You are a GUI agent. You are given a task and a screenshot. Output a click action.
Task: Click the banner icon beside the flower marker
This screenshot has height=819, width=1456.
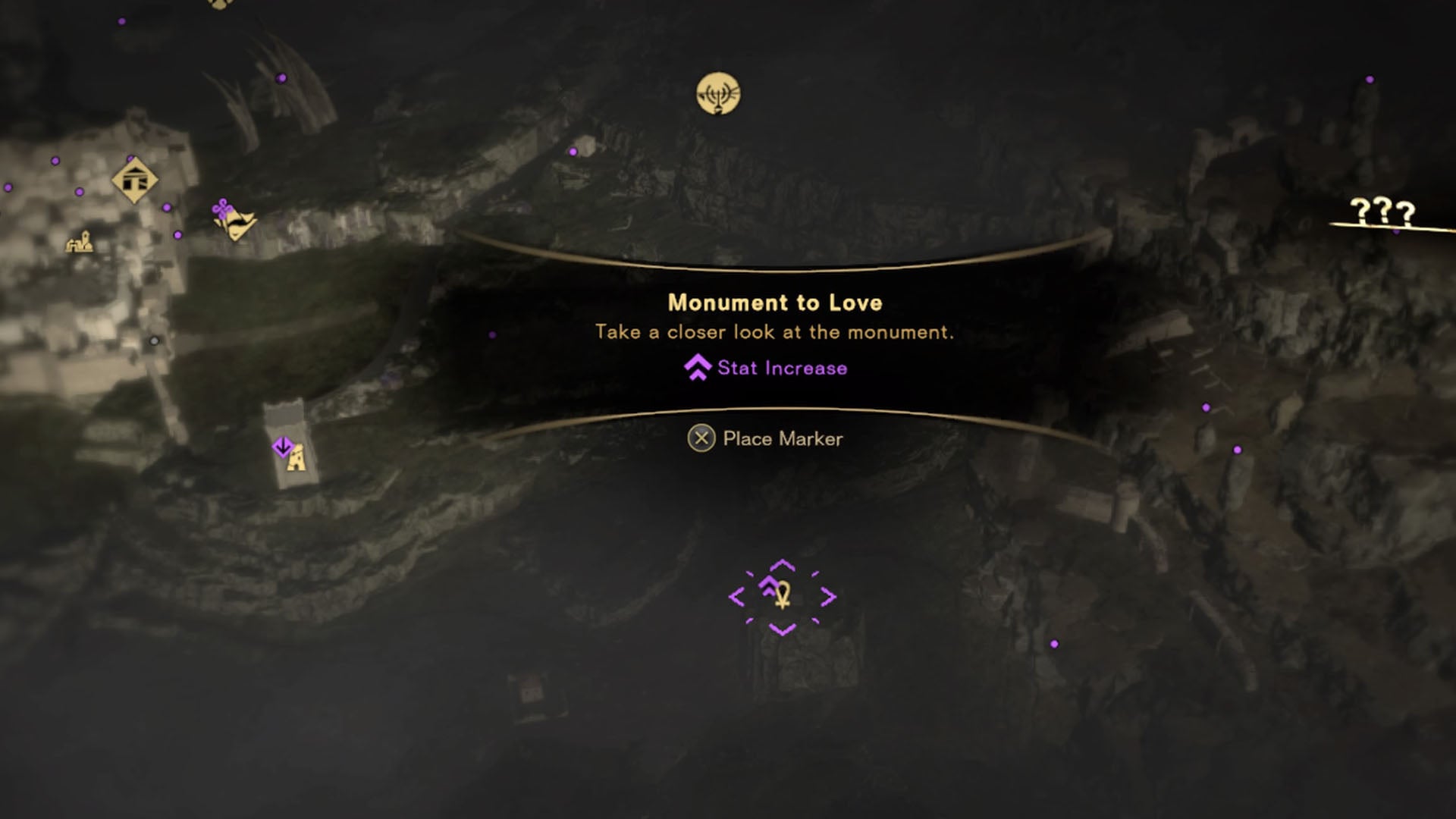coord(240,223)
